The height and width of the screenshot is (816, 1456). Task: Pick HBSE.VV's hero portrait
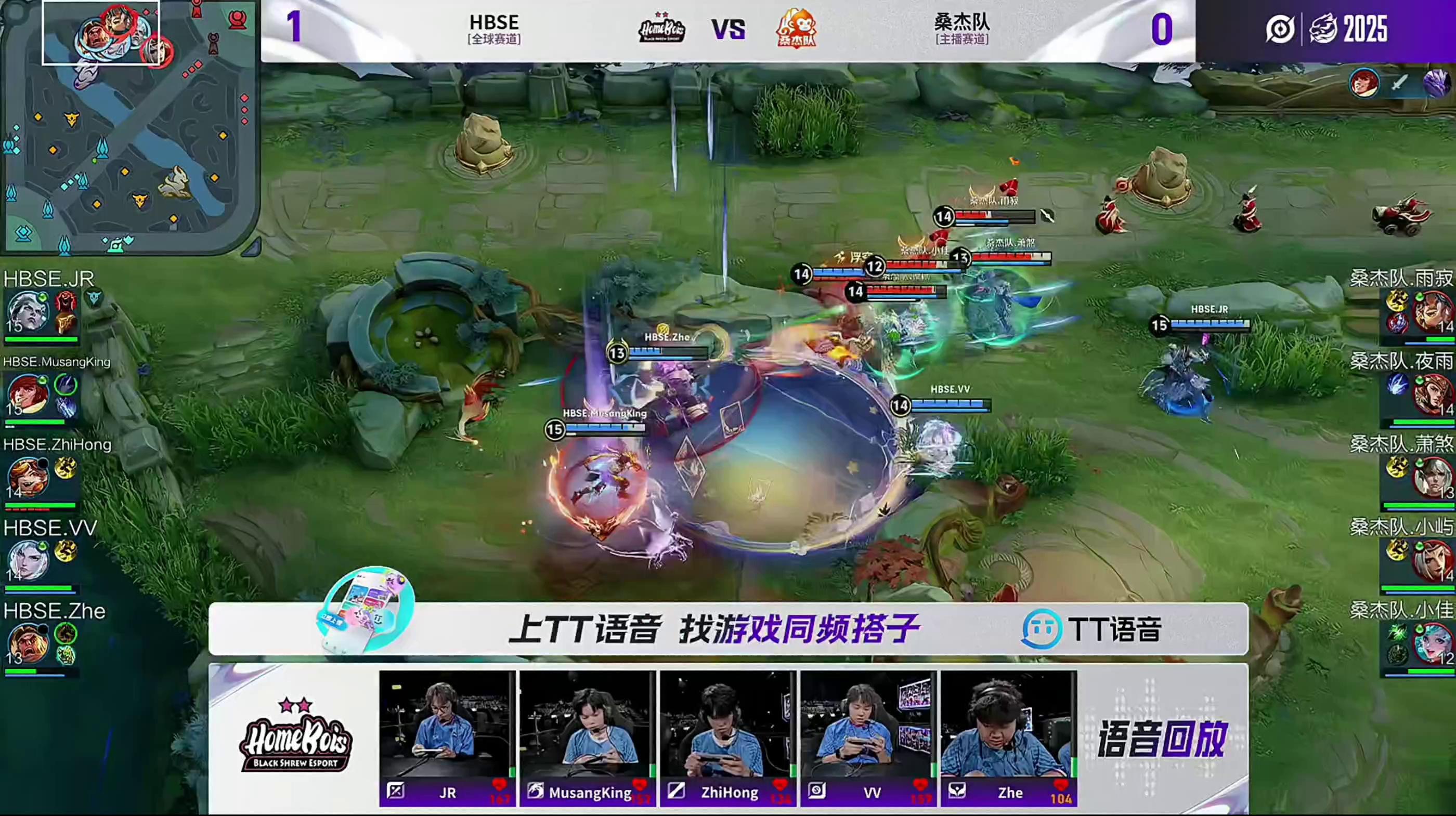(x=27, y=559)
